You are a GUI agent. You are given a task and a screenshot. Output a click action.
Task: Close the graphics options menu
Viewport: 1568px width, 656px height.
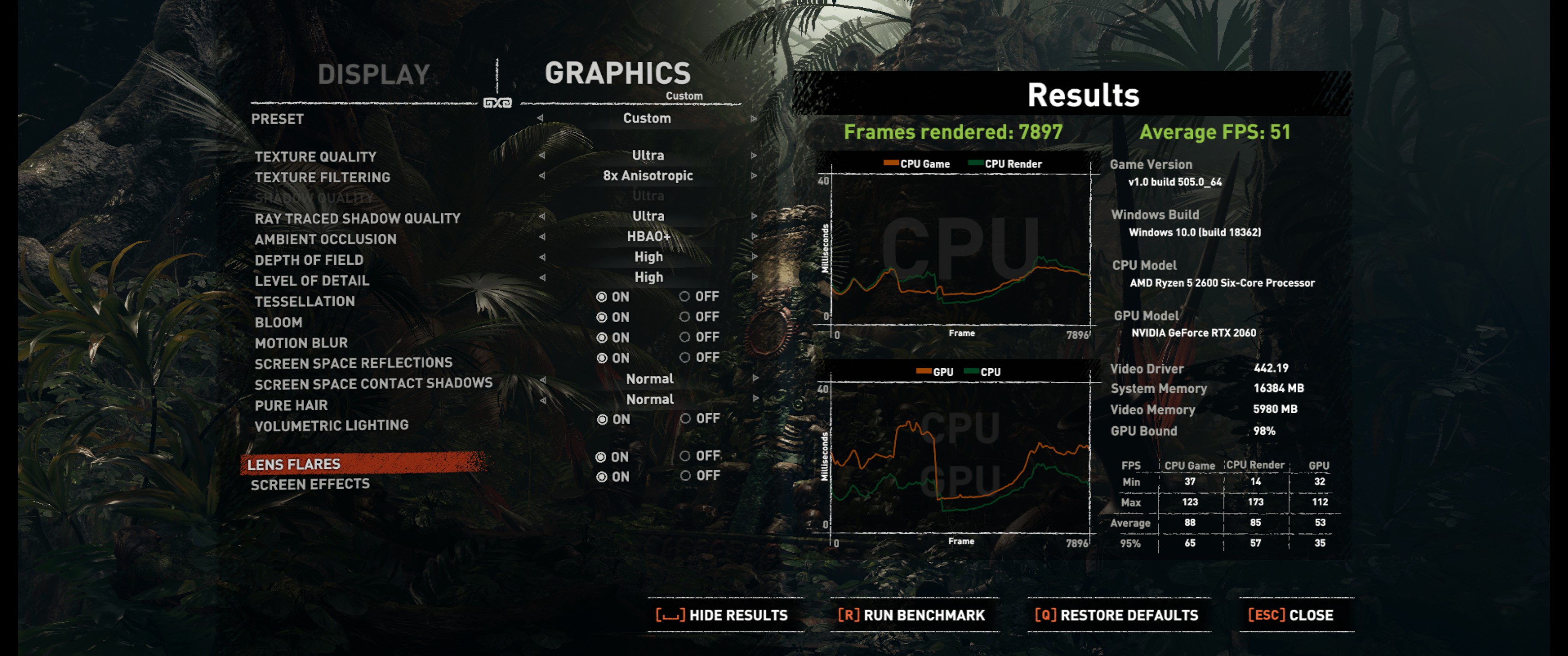tap(1290, 615)
